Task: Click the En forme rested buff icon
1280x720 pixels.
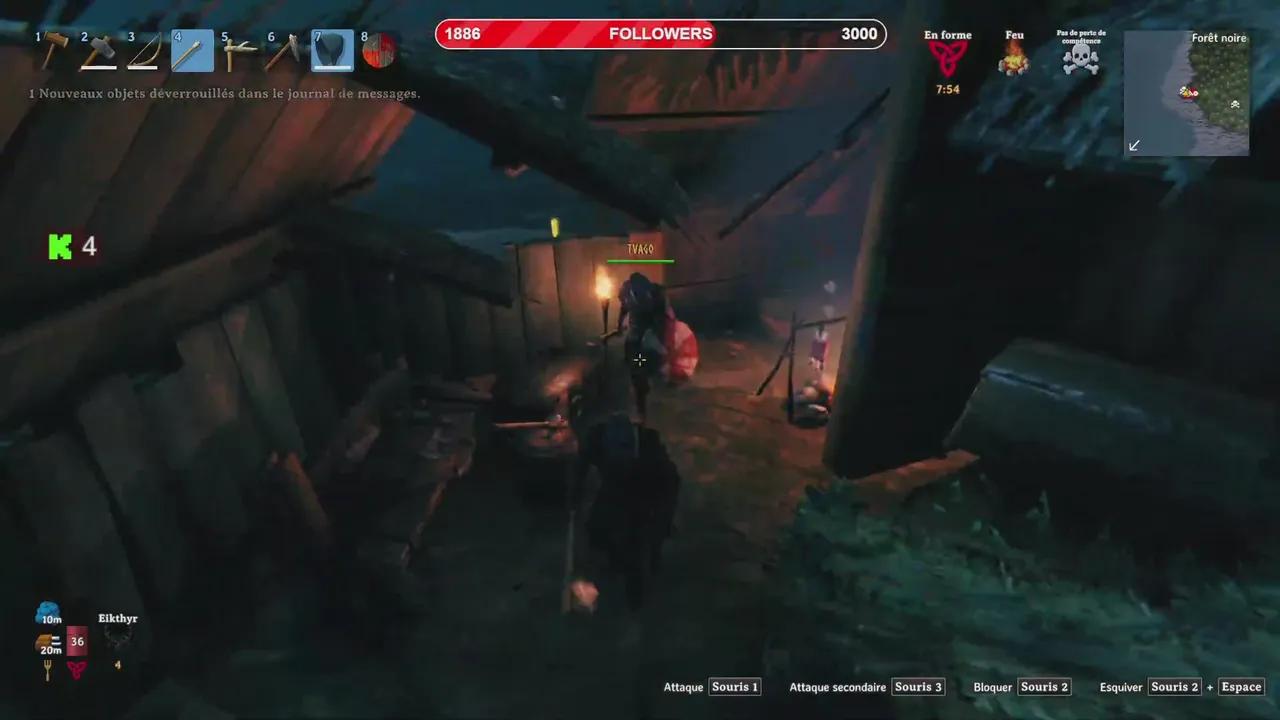Action: [x=946, y=55]
